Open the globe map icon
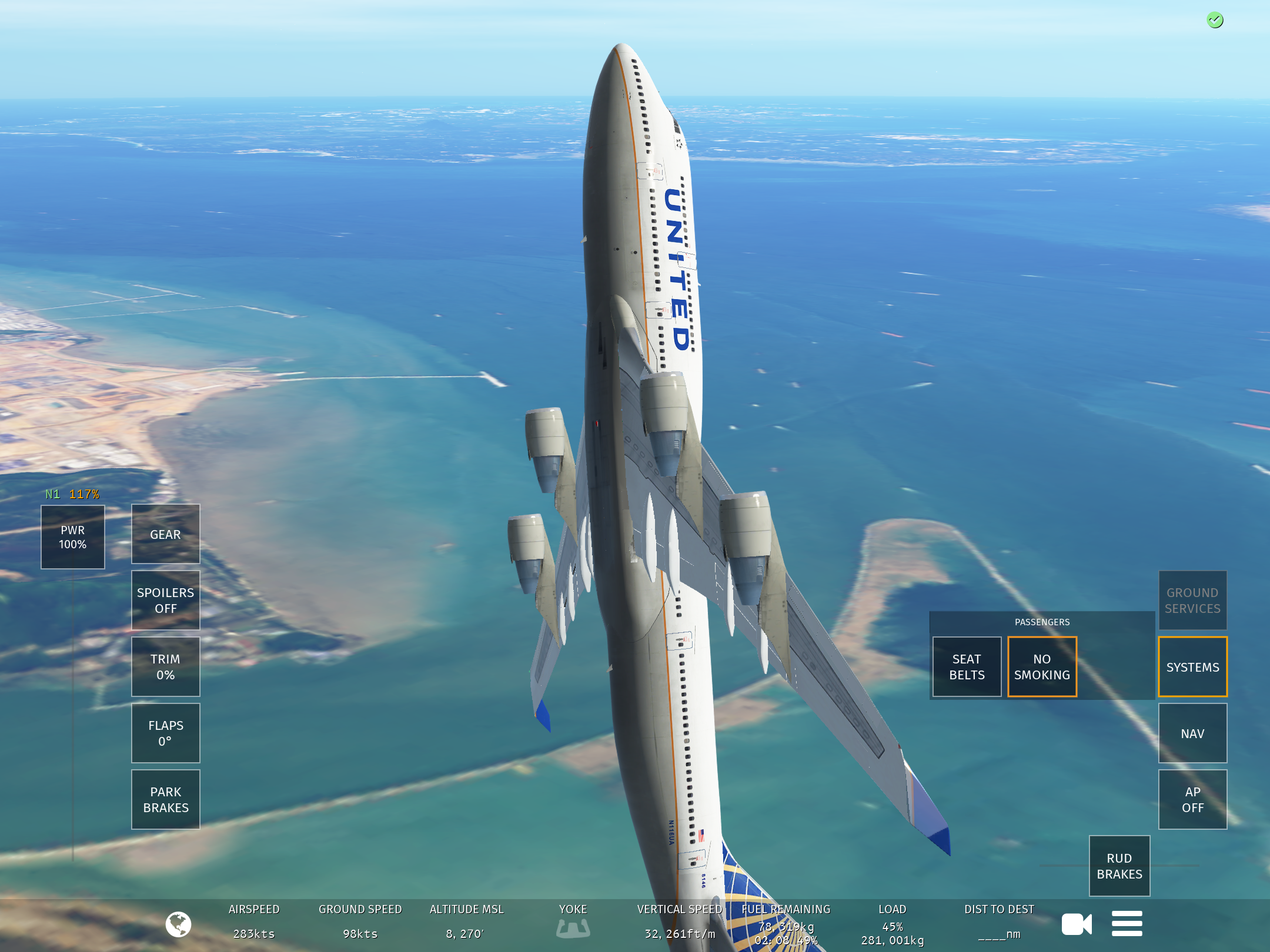This screenshot has width=1270, height=952. (178, 924)
